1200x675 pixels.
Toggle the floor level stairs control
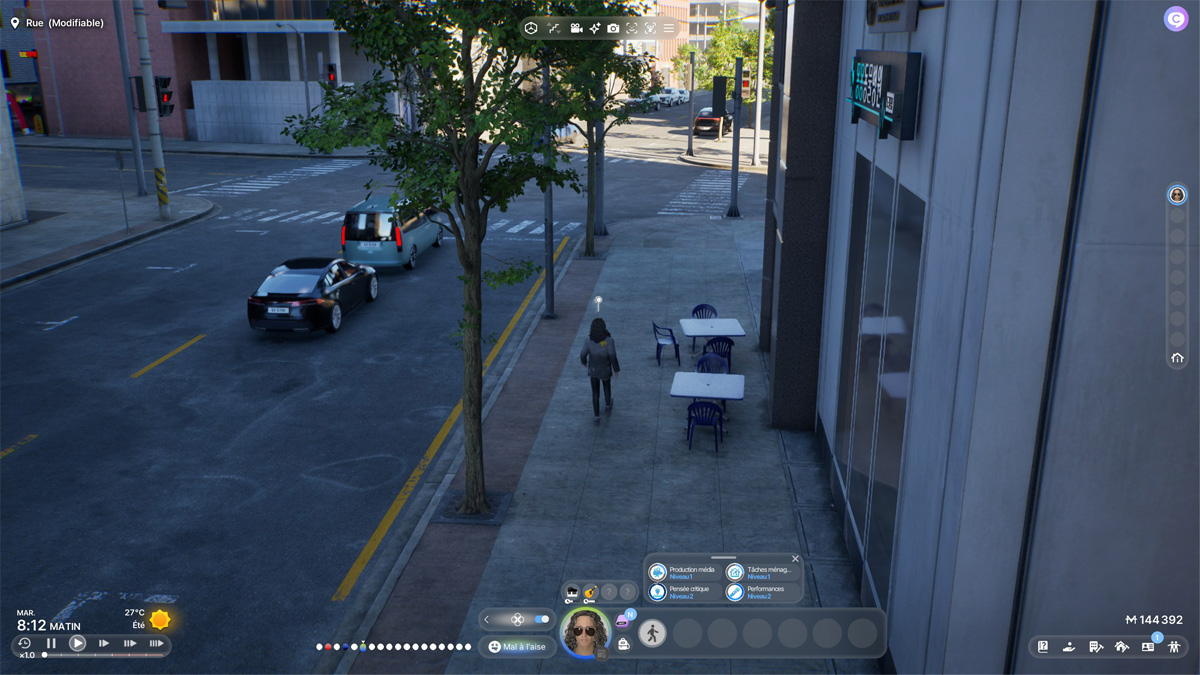pyautogui.click(x=554, y=28)
